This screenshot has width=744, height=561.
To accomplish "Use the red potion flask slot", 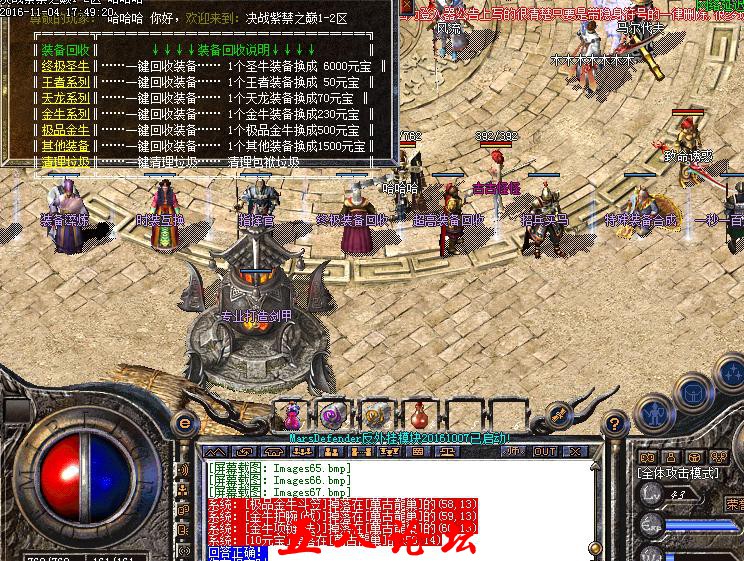I will (x=418, y=413).
